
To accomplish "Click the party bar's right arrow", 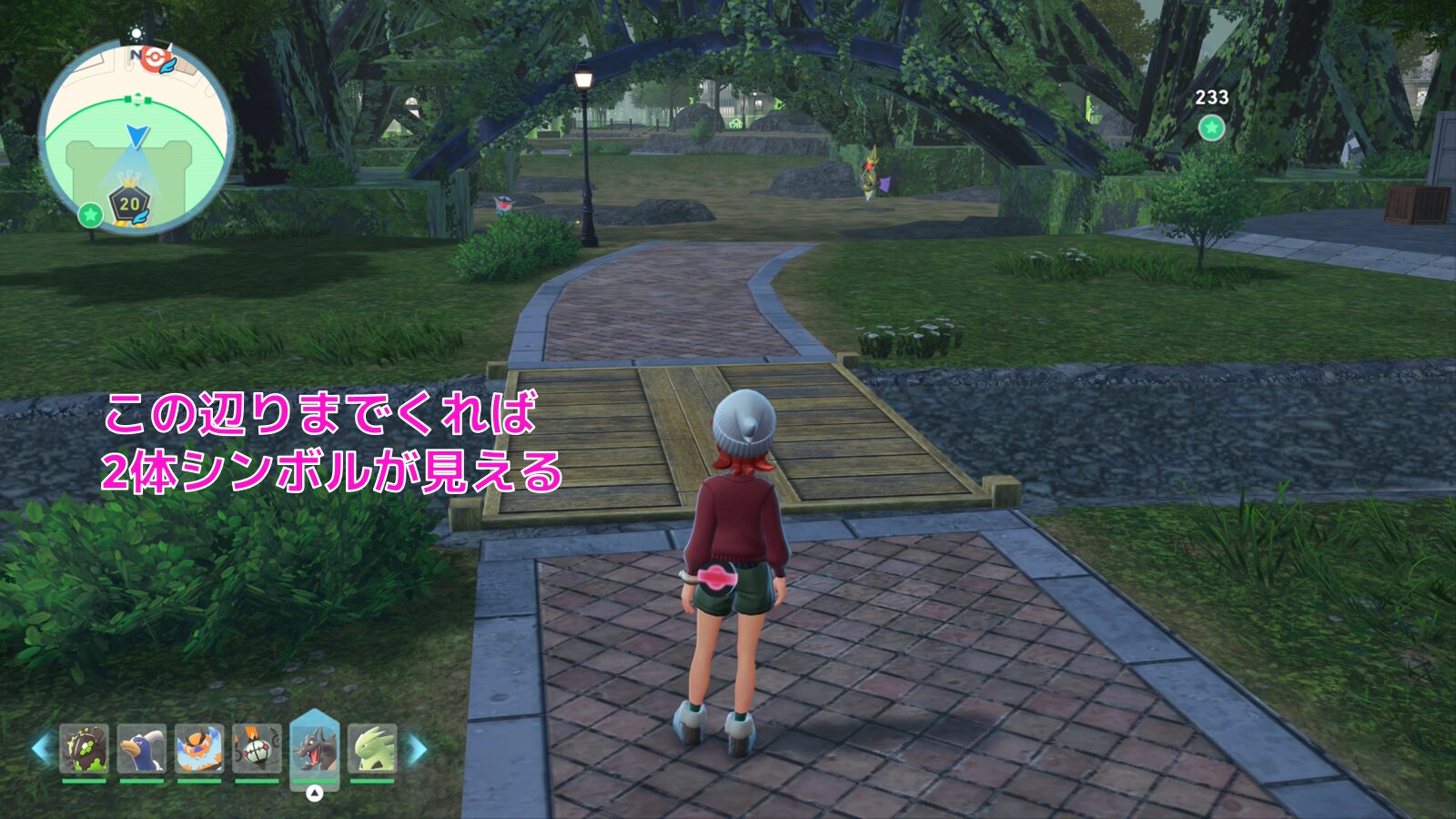I will click(x=417, y=749).
